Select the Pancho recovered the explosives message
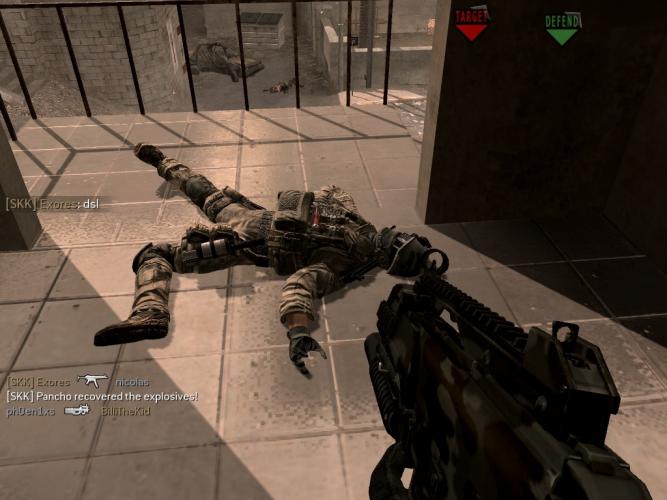Viewport: 667px width, 500px height. tap(101, 396)
